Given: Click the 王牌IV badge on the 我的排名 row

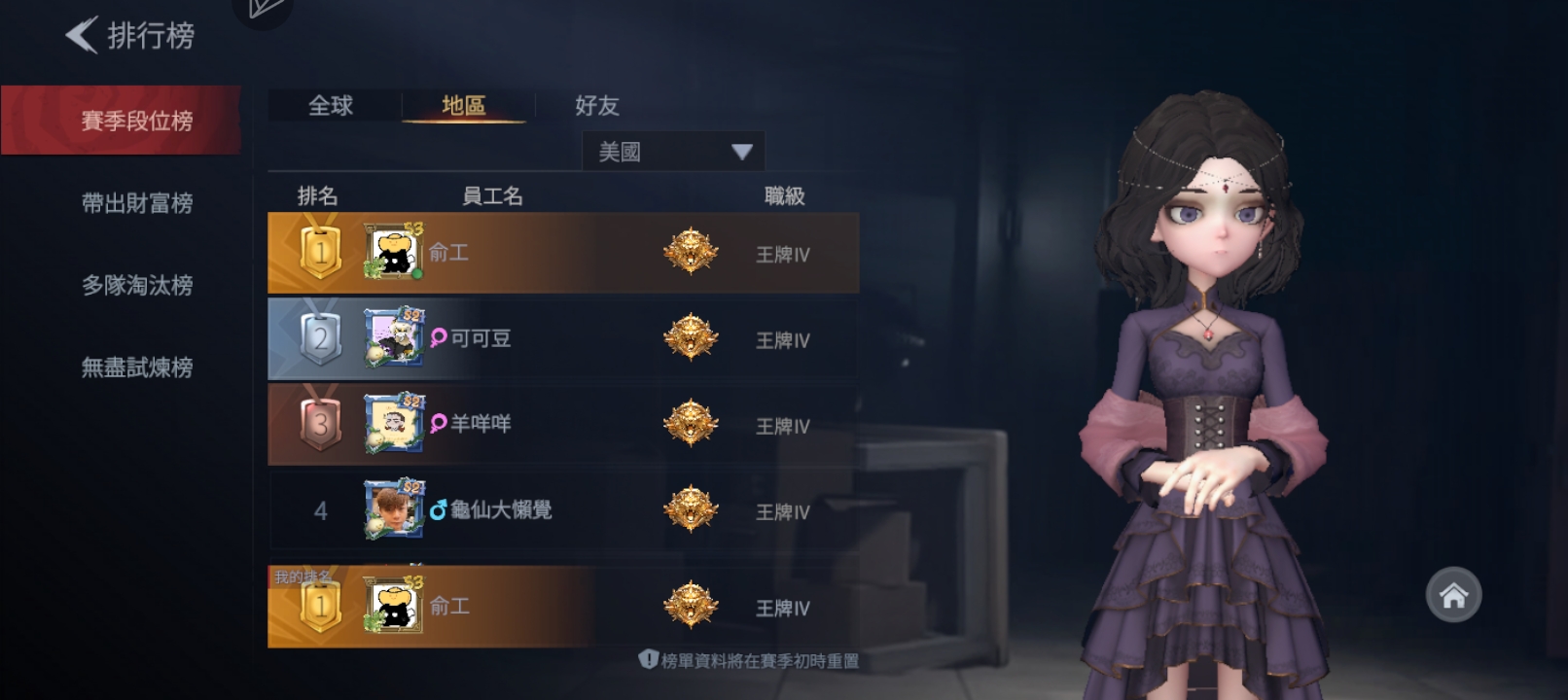Looking at the screenshot, I should point(692,606).
